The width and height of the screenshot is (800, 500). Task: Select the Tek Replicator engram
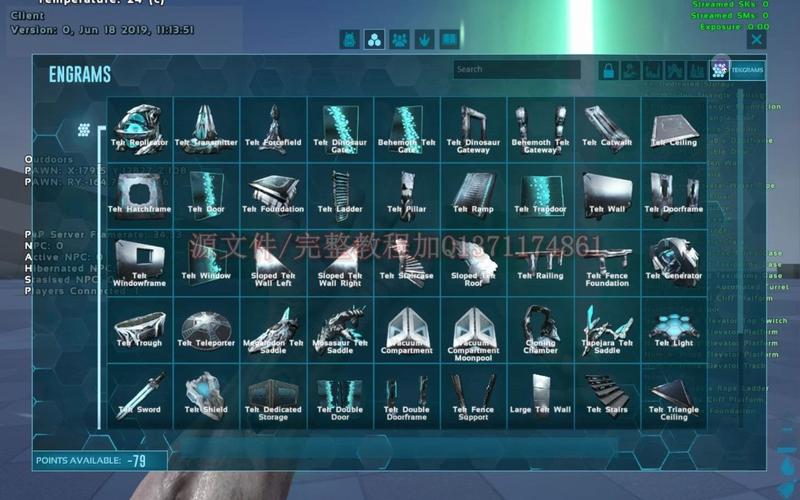point(140,129)
